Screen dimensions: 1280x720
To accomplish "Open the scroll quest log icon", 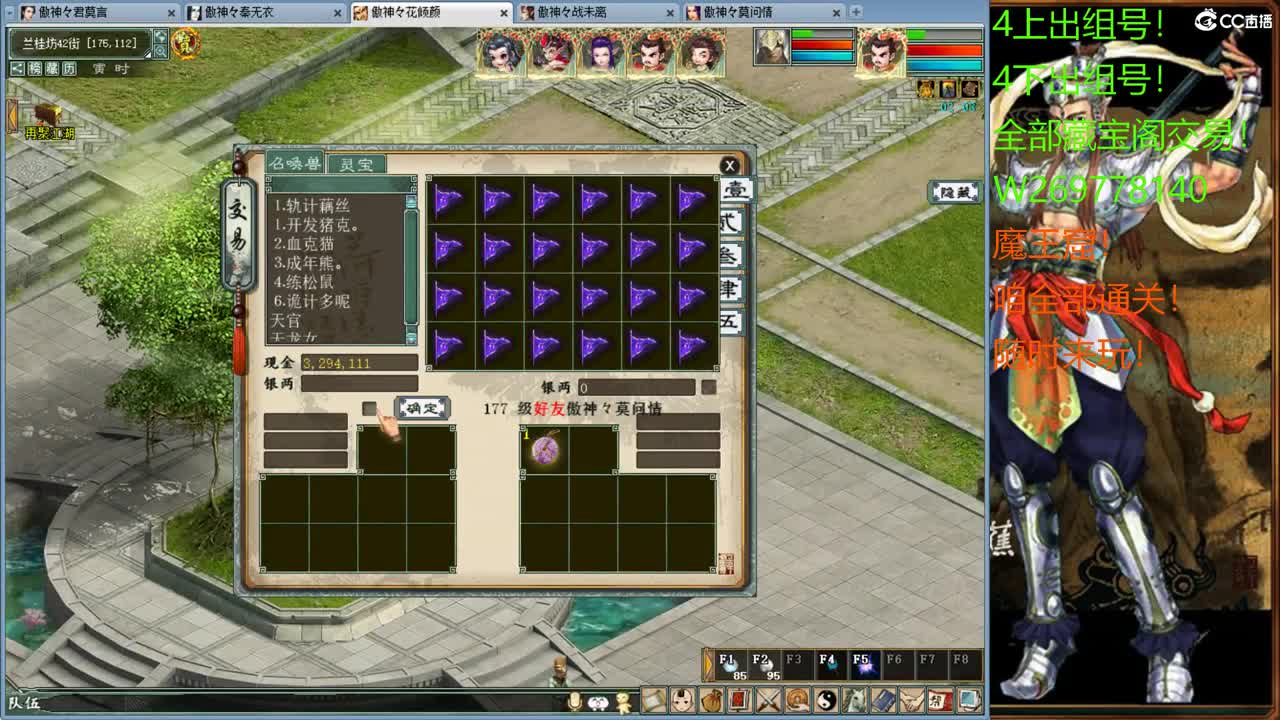I will click(x=653, y=701).
